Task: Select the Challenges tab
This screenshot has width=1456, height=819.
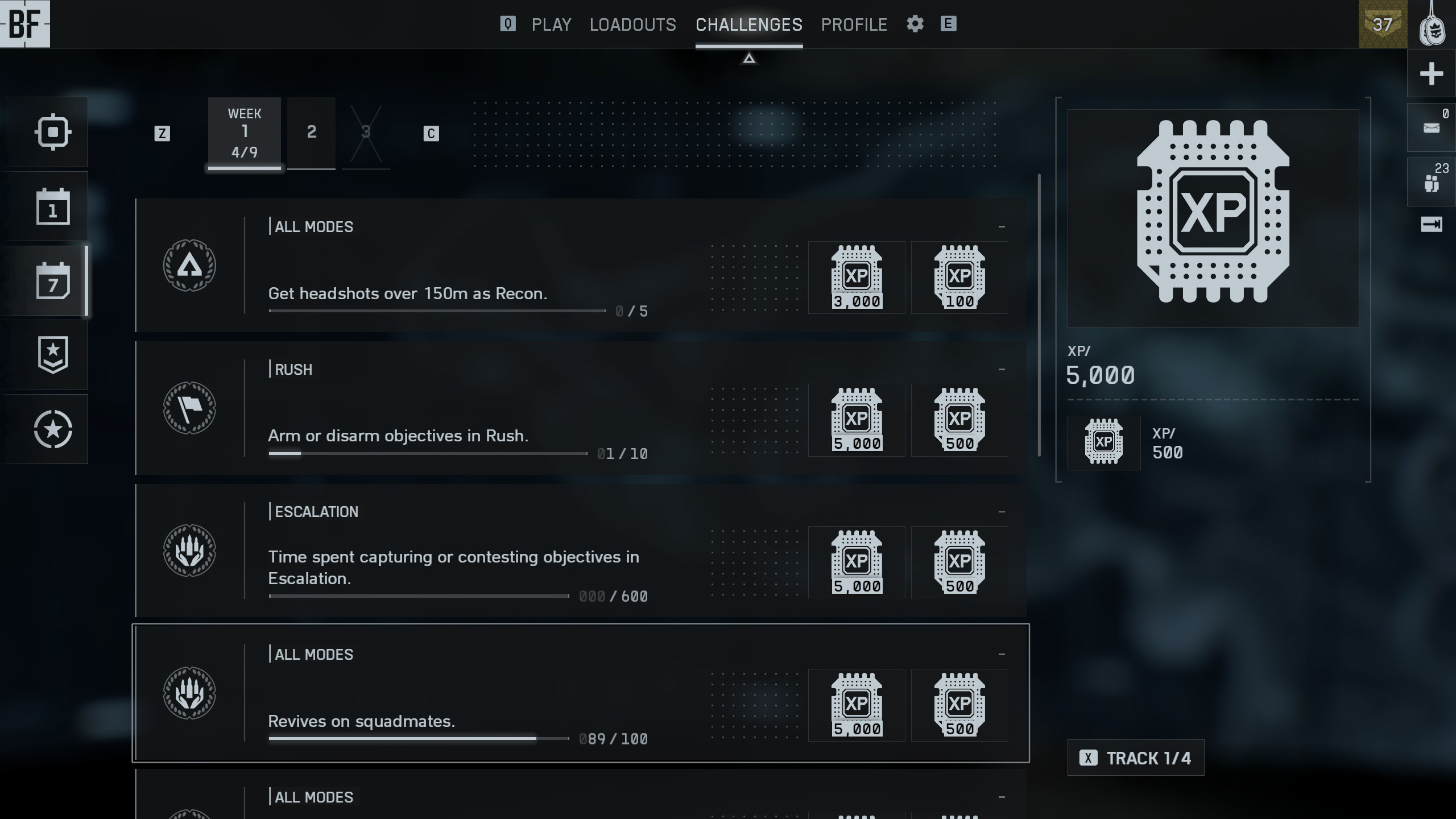Action: click(x=748, y=24)
